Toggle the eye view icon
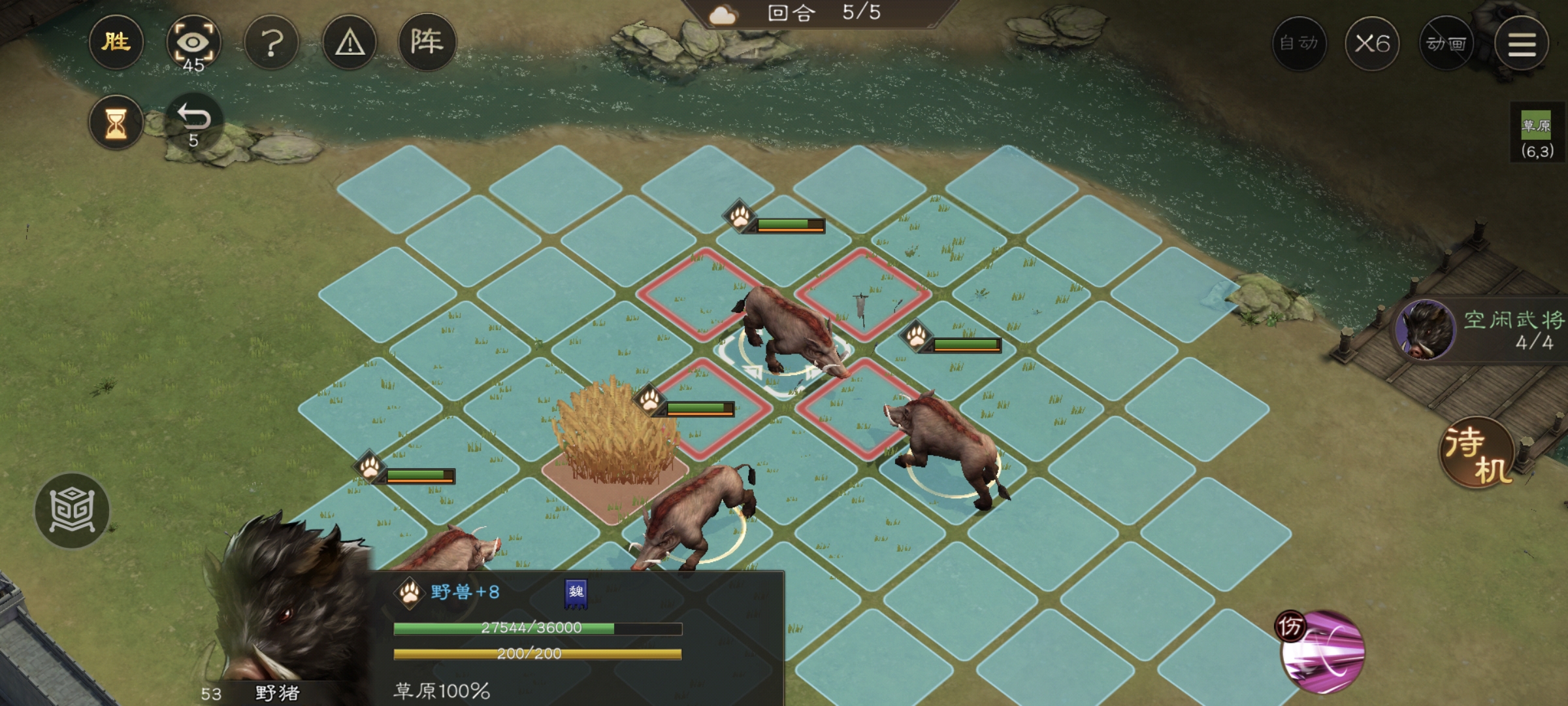Image resolution: width=1568 pixels, height=706 pixels. click(x=193, y=43)
